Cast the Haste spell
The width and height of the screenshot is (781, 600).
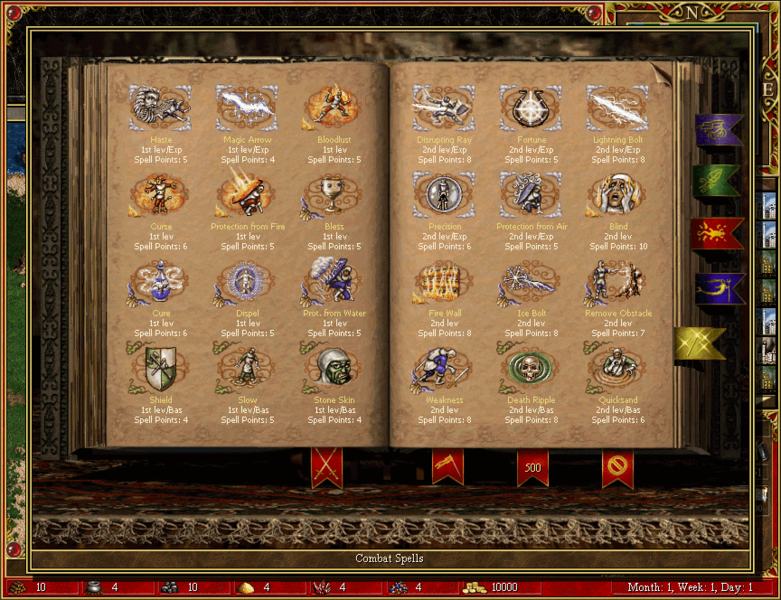tap(160, 107)
